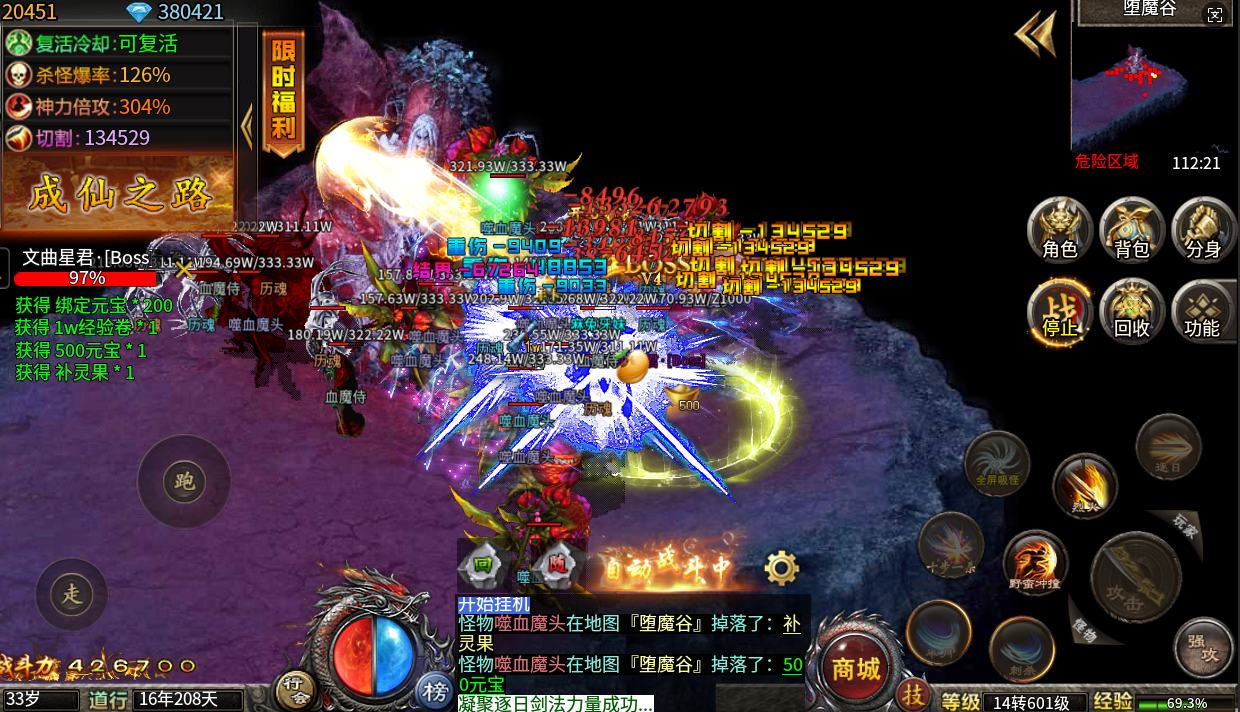Collapse the menu with the double-arrow button

1037,35
